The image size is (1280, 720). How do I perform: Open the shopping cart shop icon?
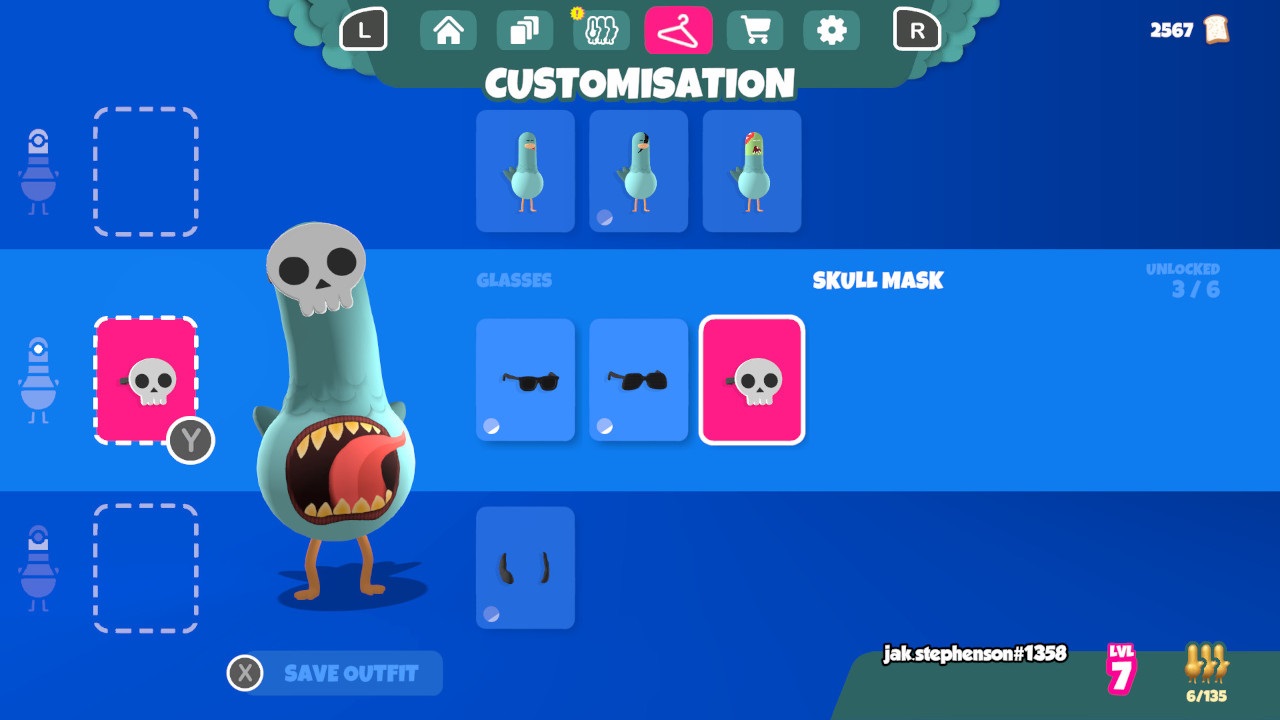[x=755, y=30]
